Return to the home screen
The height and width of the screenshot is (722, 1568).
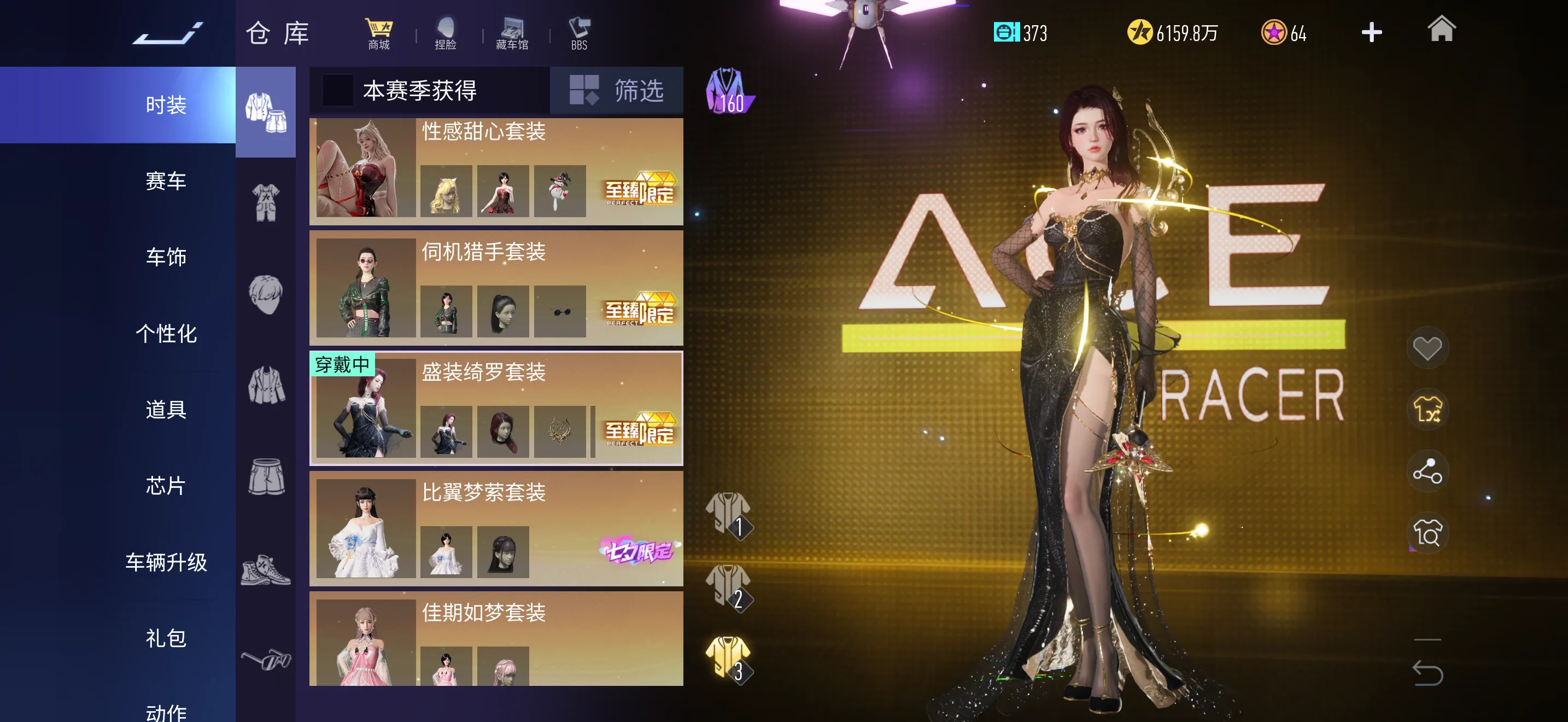point(1441,31)
